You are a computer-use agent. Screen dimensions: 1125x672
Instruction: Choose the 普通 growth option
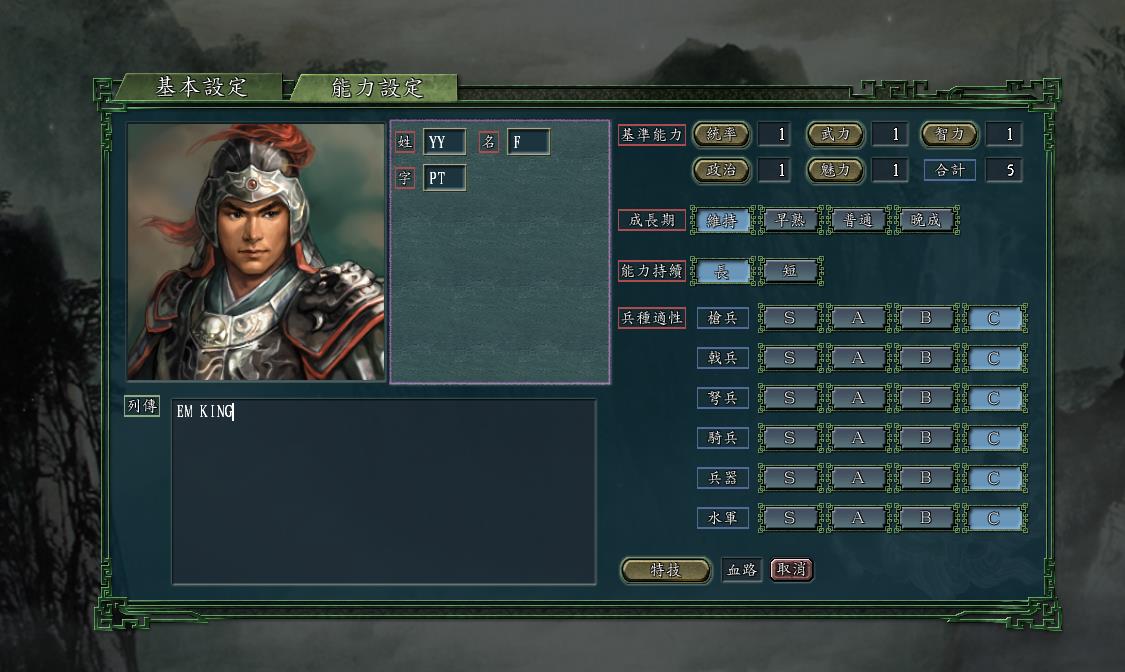tap(857, 220)
